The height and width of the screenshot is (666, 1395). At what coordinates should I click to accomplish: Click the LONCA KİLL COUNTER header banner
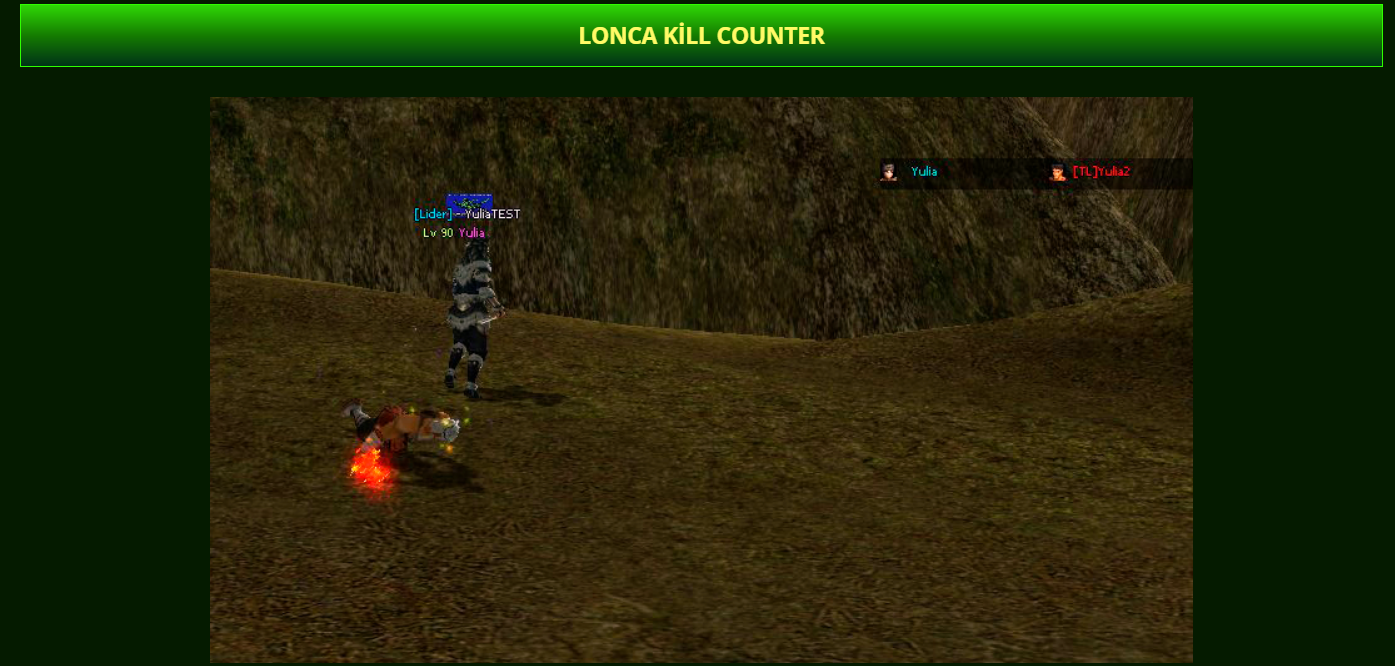tap(701, 36)
